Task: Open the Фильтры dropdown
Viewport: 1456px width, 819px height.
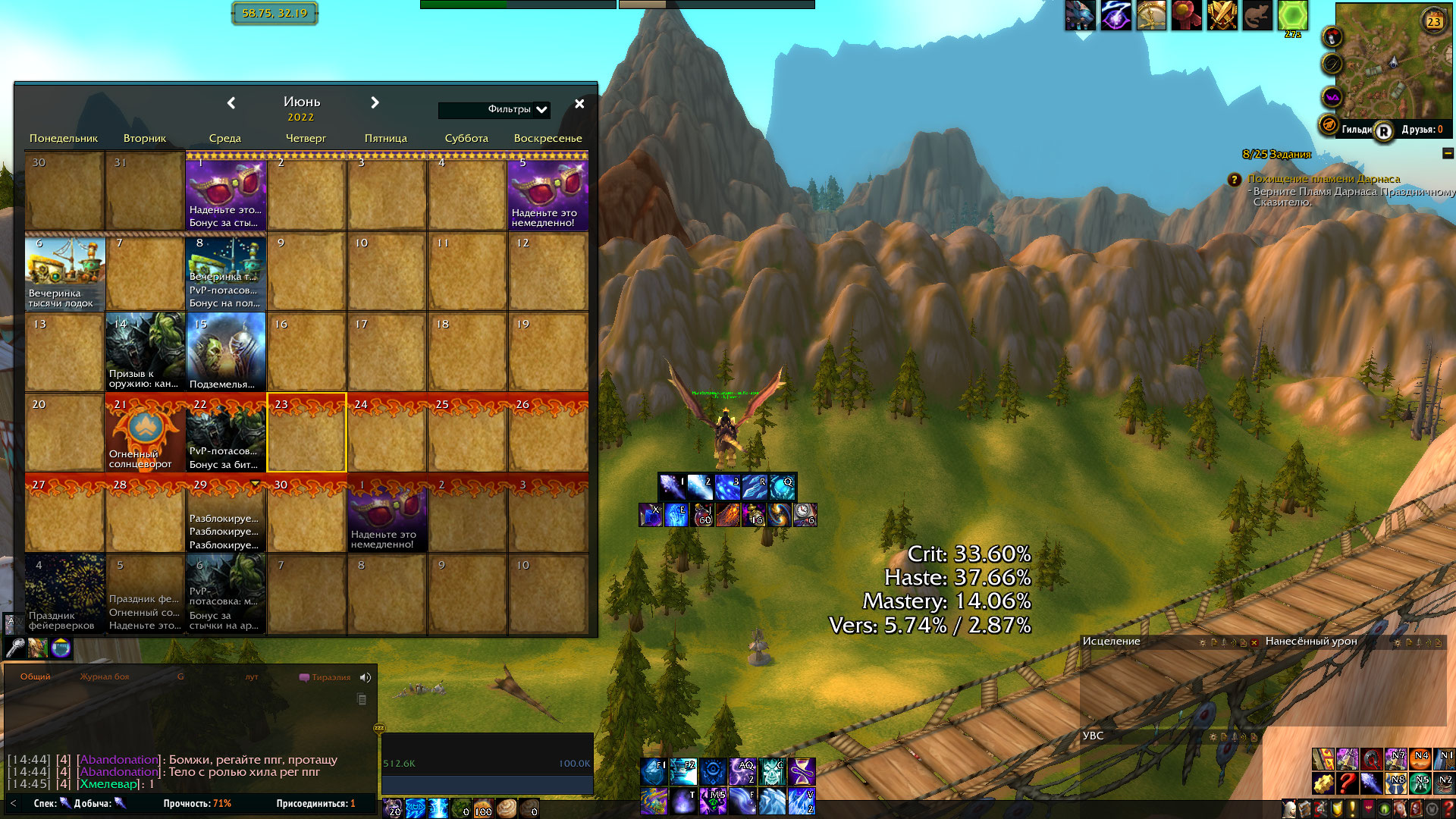Action: pos(541,110)
